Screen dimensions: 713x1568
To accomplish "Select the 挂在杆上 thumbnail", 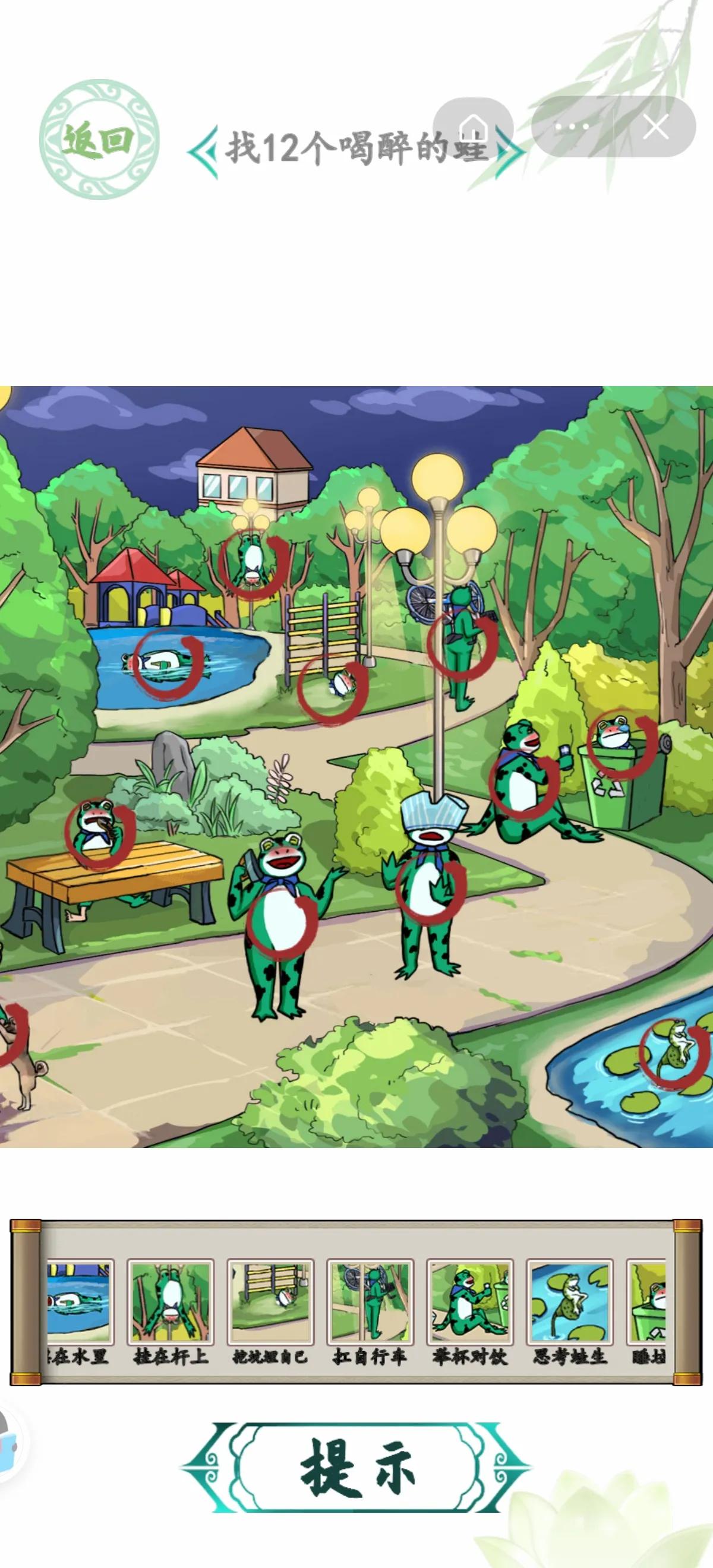I will tap(171, 1302).
